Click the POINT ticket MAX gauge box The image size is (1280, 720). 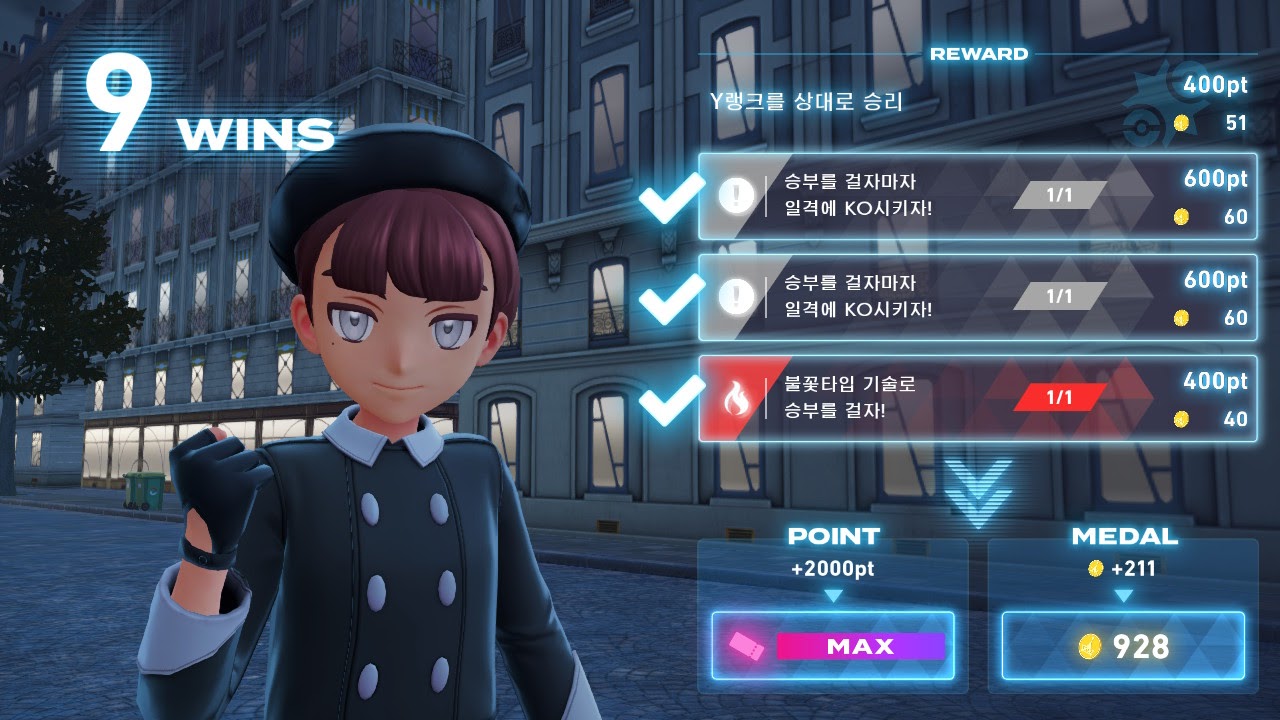833,646
